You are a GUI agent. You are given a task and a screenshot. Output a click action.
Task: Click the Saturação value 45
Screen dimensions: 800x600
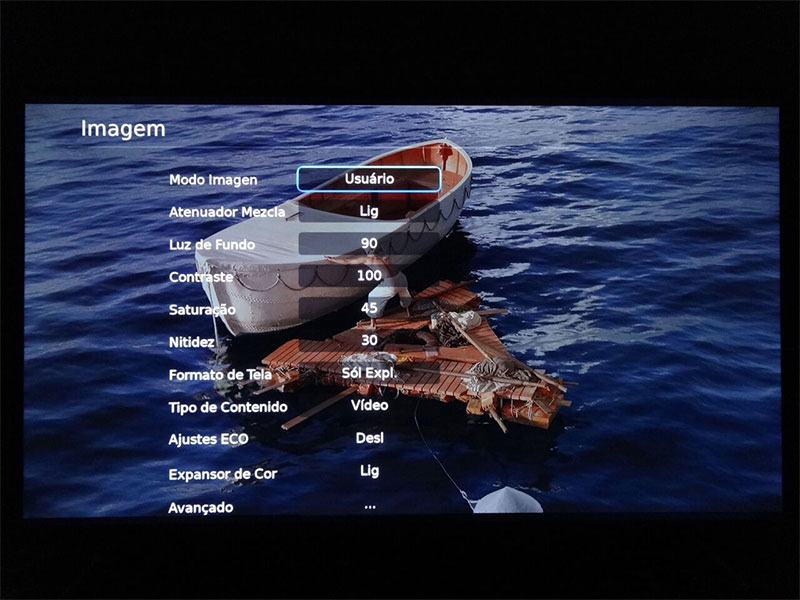click(x=369, y=308)
